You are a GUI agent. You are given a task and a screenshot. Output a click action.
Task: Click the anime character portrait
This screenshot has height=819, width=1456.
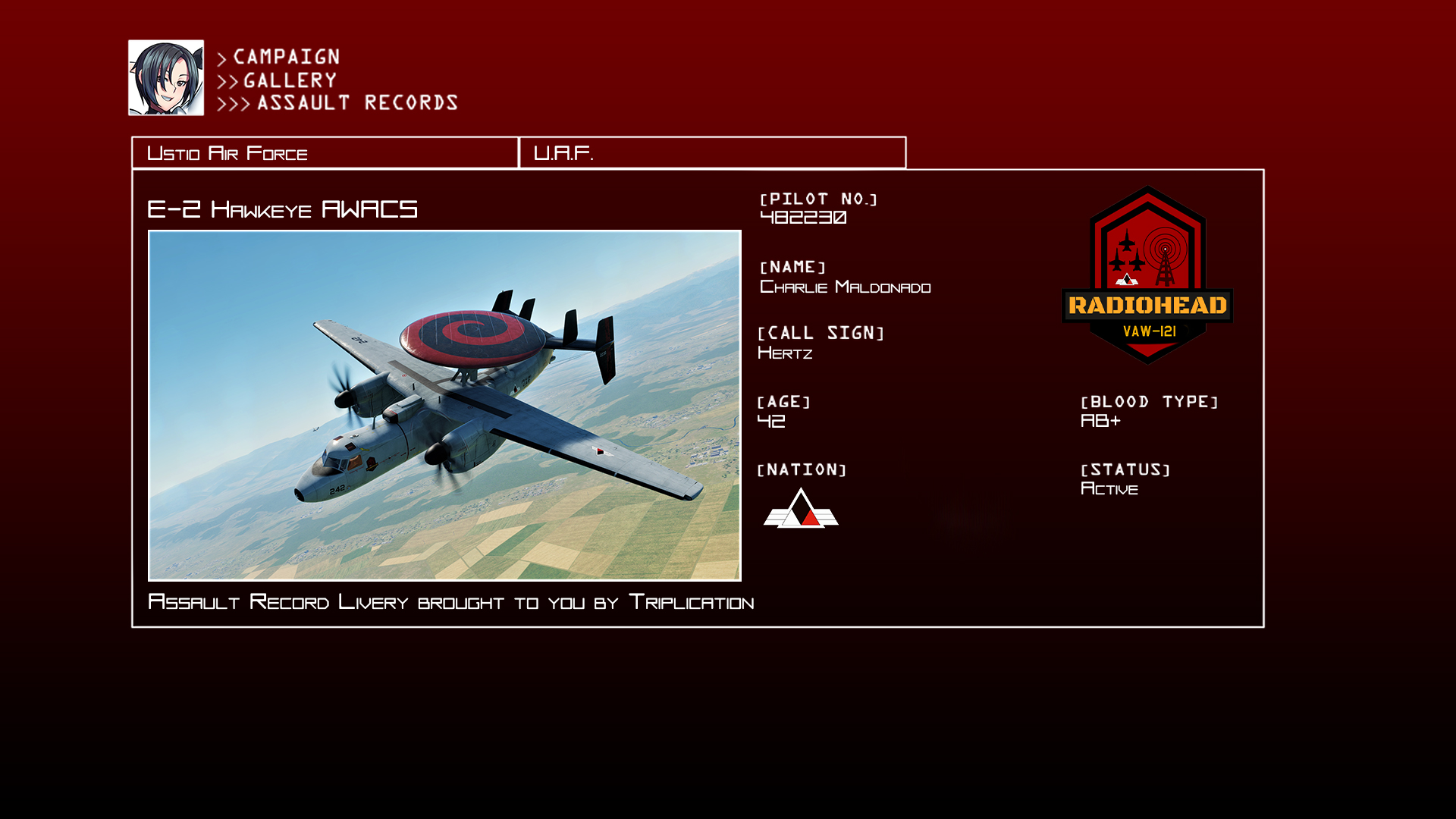pos(166,78)
